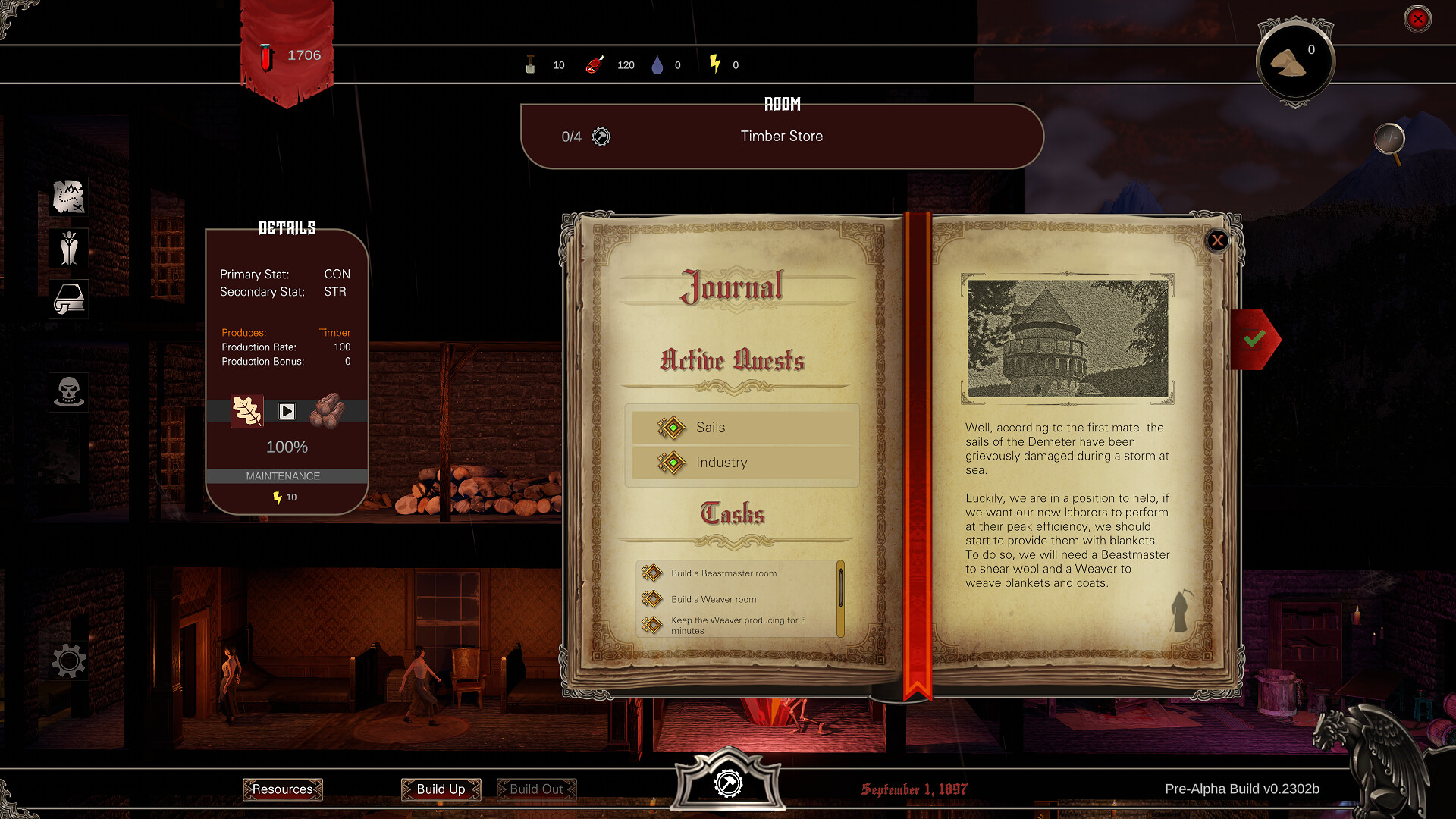1456x819 pixels.
Task: Select the Timber Store room header
Action: (x=782, y=136)
